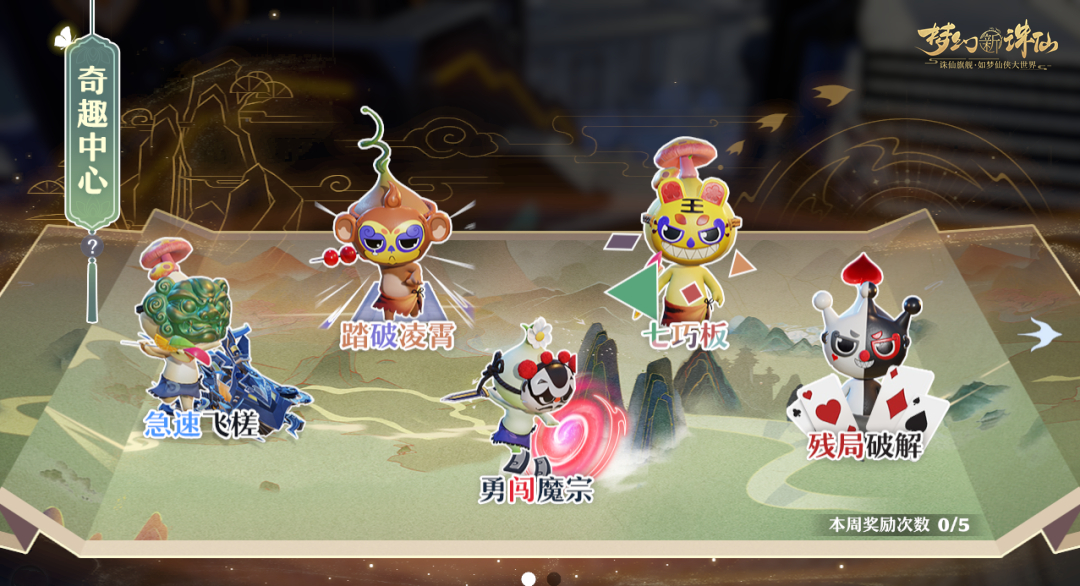Image resolution: width=1080 pixels, height=586 pixels.
Task: Open the question mark help icon
Action: 92,246
